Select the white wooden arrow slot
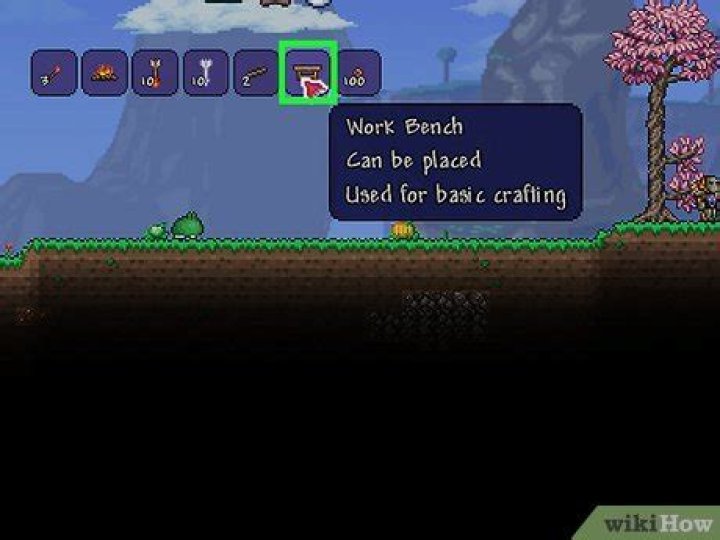The height and width of the screenshot is (540, 720). pyautogui.click(x=206, y=73)
